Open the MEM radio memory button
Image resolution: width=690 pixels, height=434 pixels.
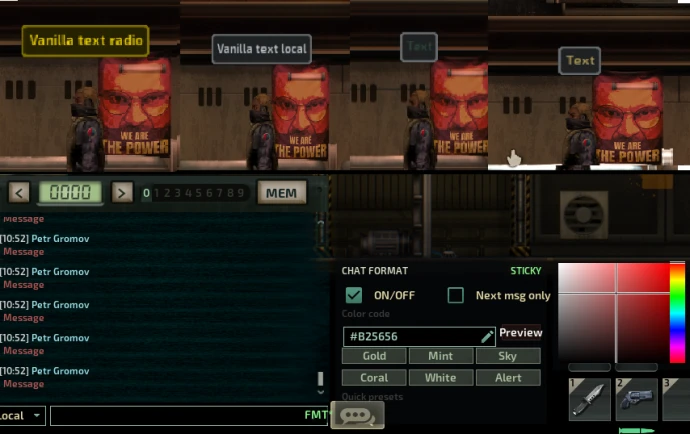click(281, 192)
